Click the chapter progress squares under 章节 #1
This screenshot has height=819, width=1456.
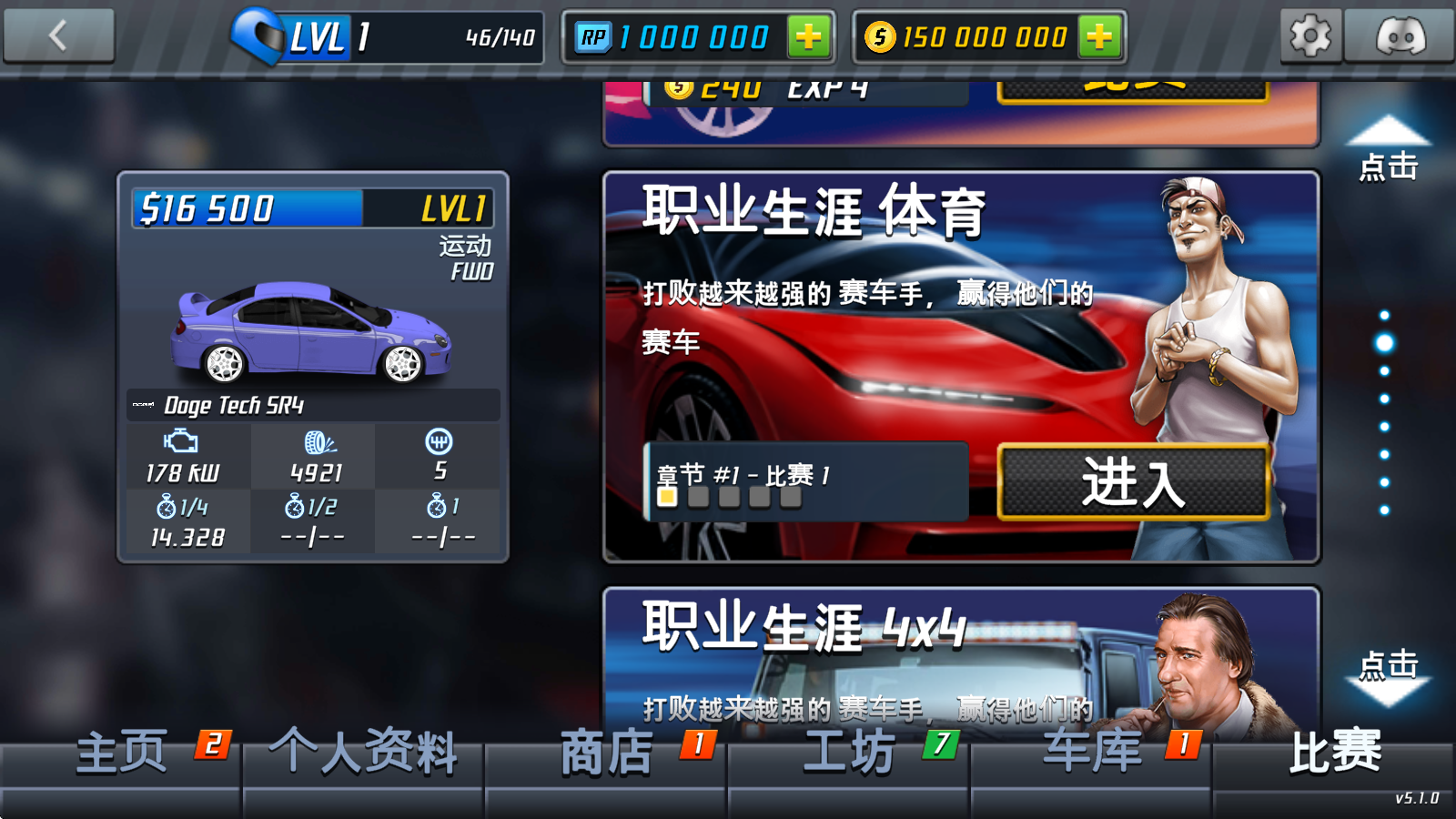tap(728, 498)
